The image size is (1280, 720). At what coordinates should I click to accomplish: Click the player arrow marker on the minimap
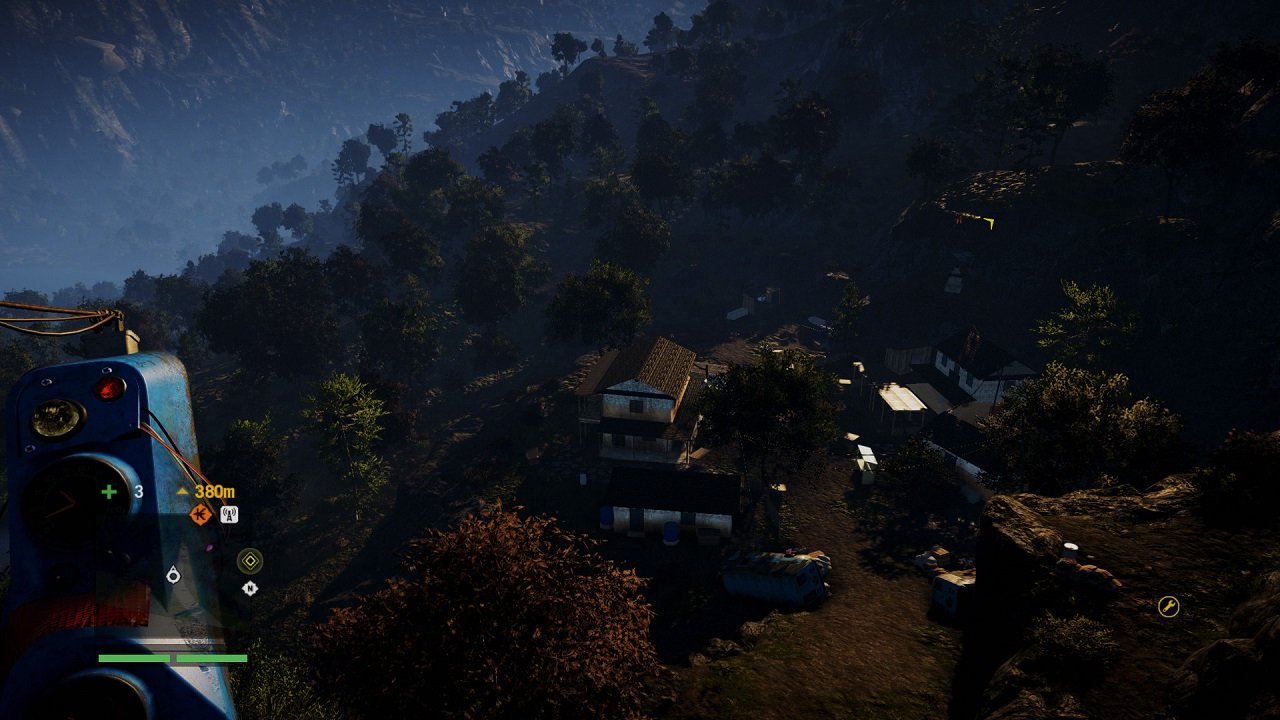tap(173, 574)
